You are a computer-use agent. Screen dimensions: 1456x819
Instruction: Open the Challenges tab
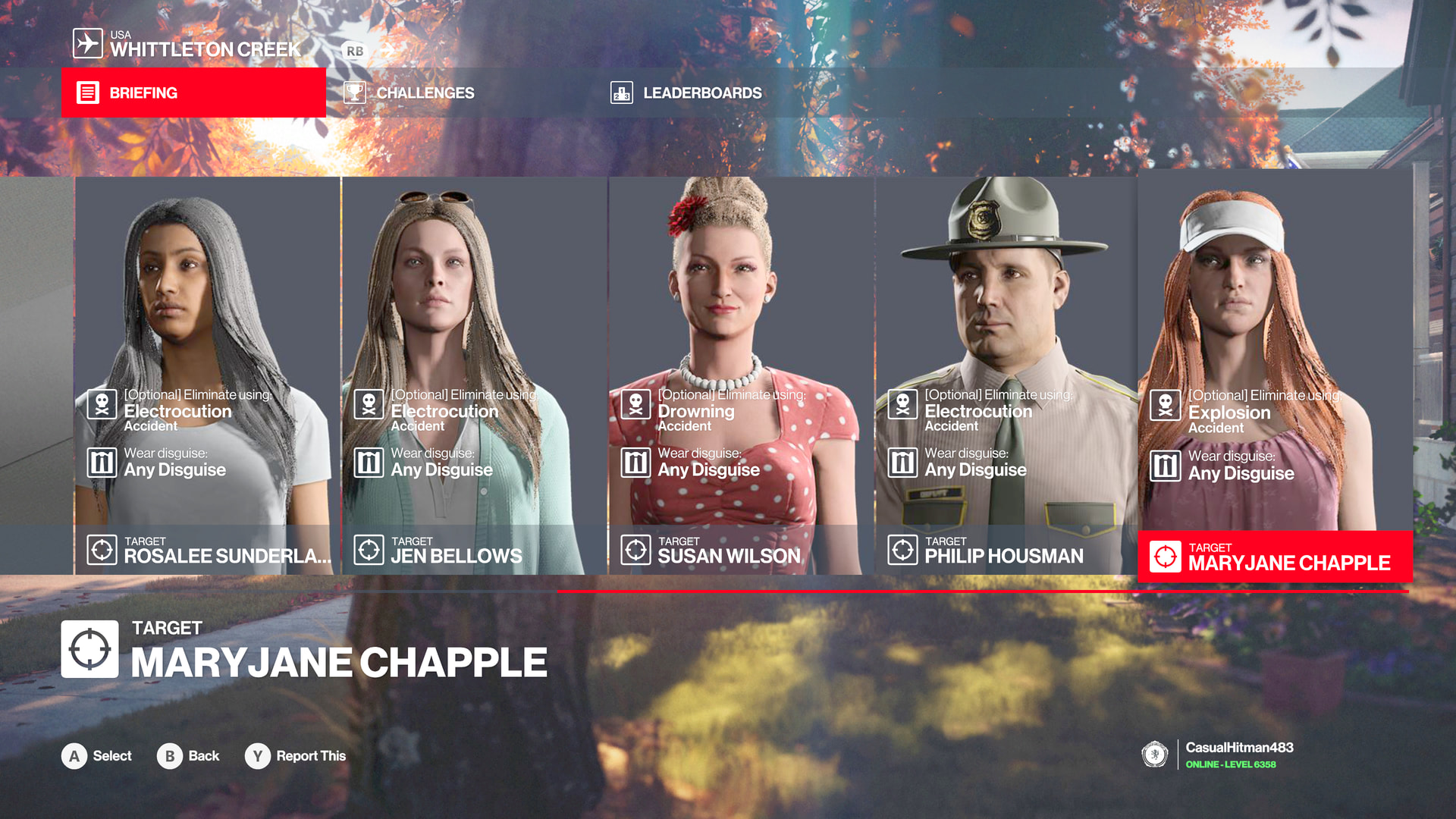coord(425,93)
